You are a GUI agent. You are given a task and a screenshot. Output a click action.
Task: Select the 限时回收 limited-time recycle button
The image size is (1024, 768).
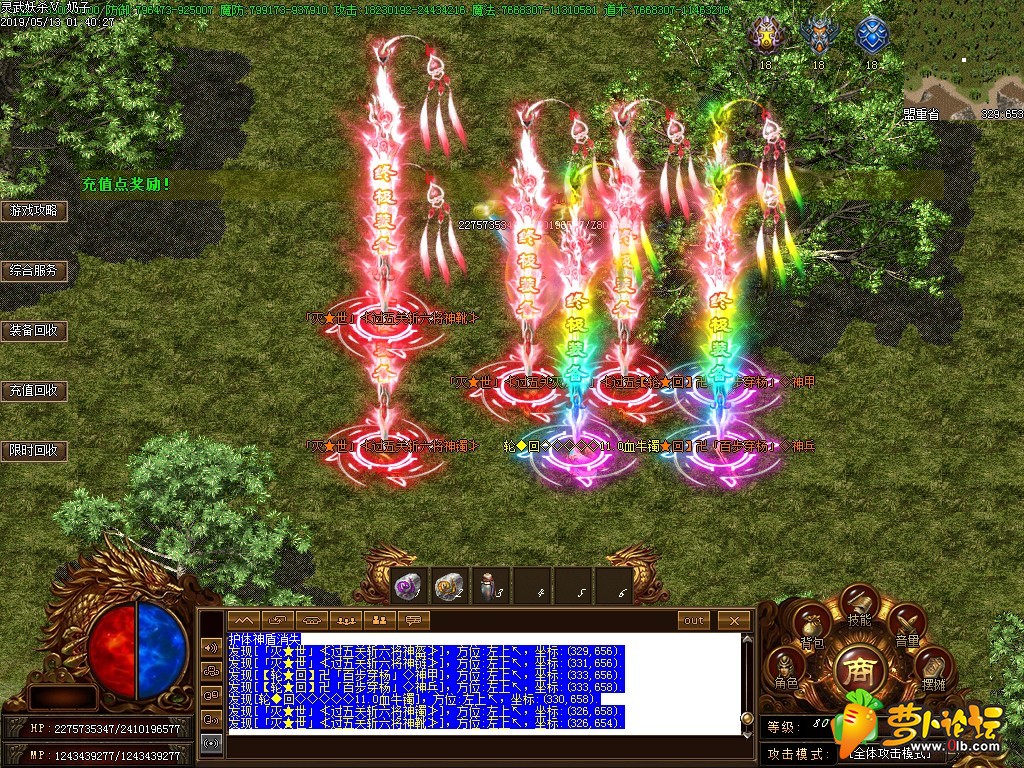[x=34, y=451]
